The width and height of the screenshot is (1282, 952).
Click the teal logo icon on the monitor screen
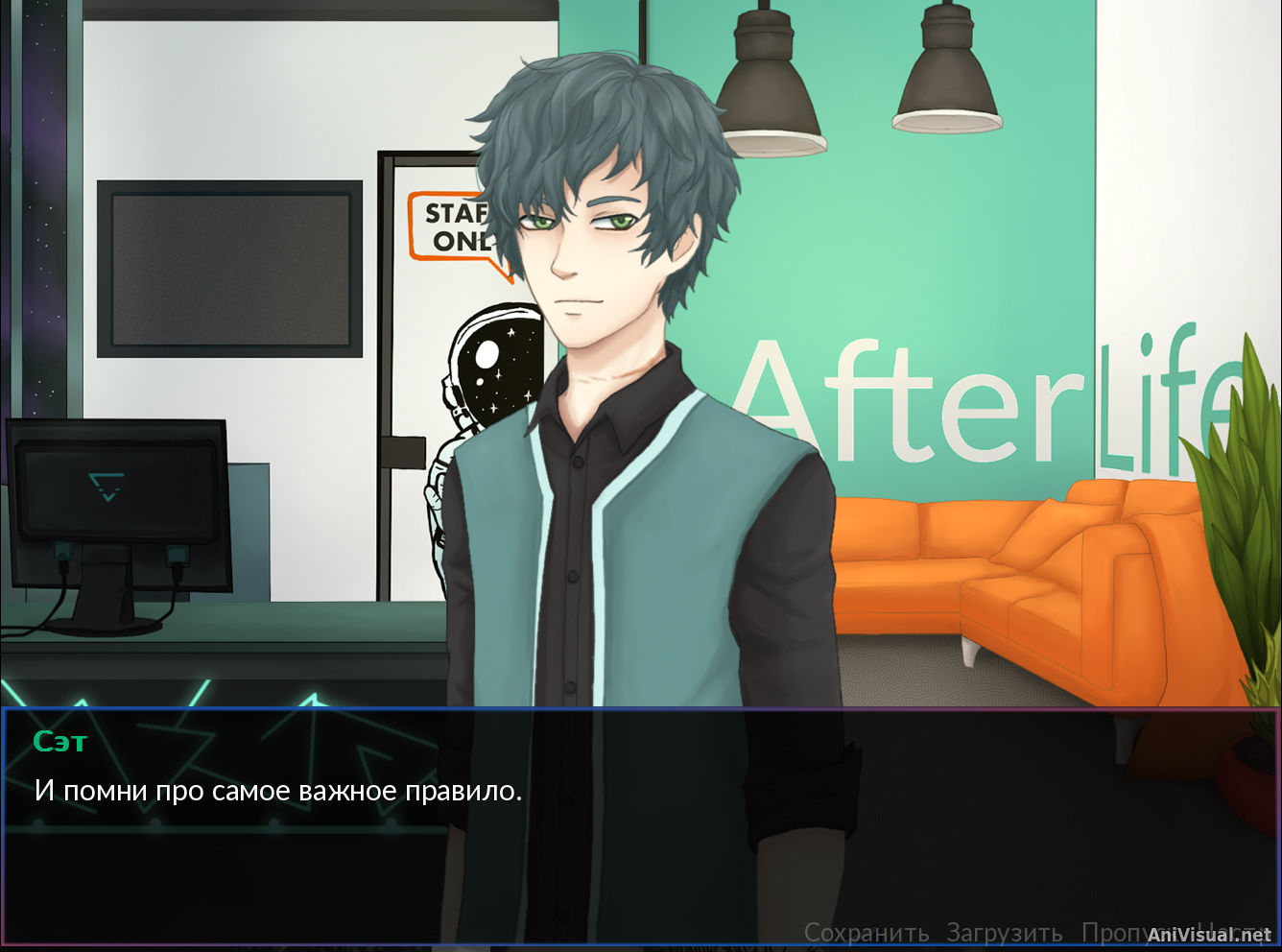coord(108,485)
